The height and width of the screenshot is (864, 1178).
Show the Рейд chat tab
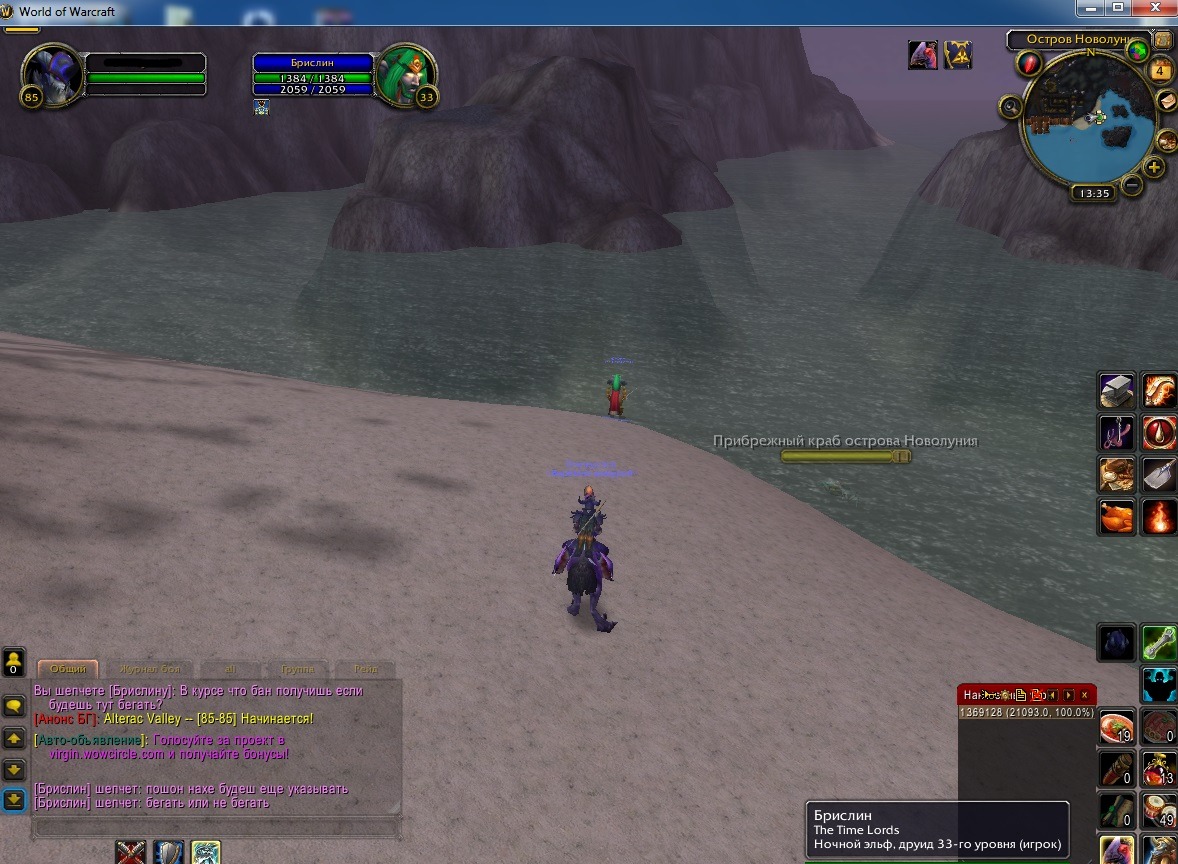(364, 669)
